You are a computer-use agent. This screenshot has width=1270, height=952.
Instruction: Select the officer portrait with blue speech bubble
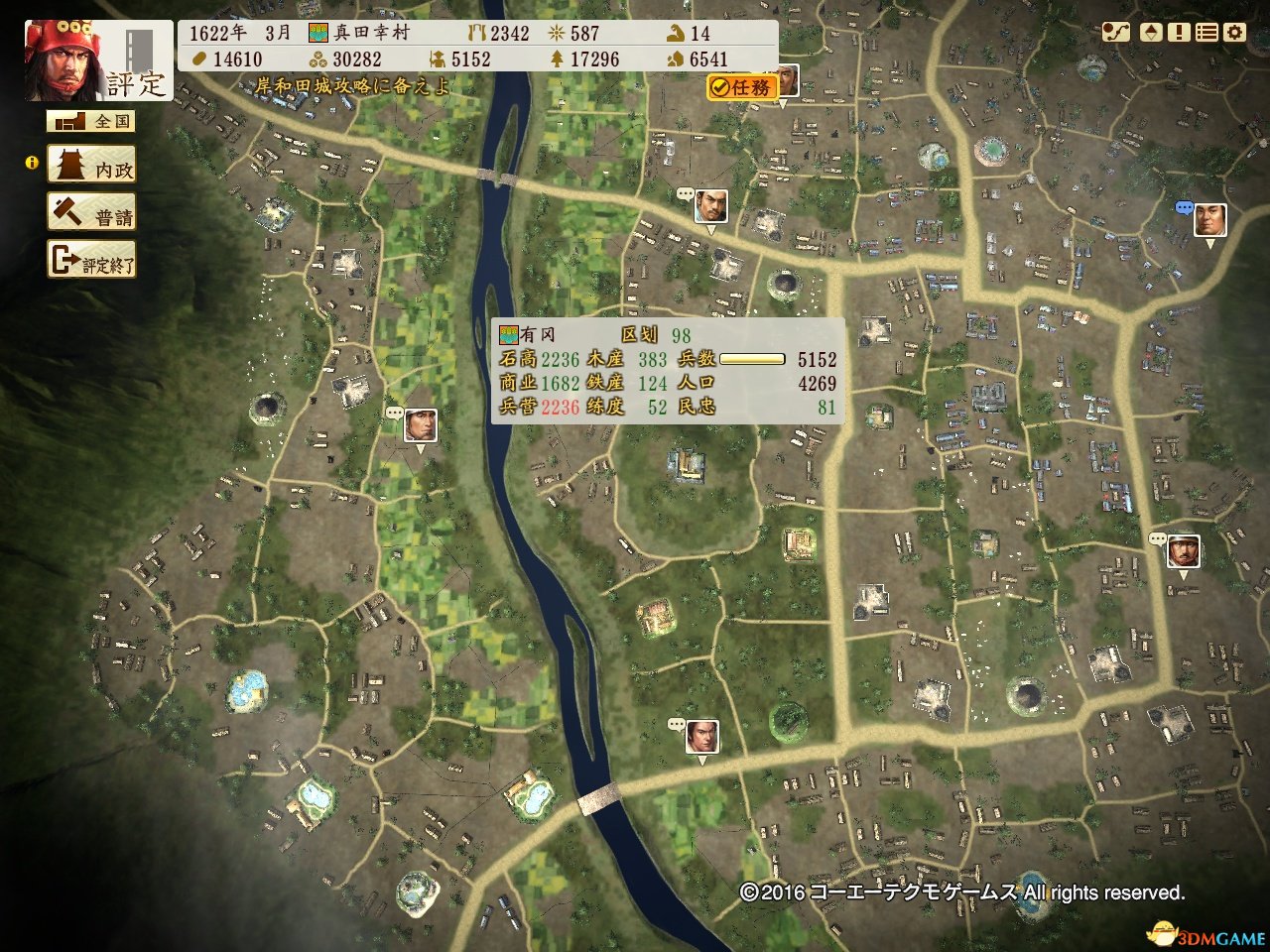tap(1209, 219)
